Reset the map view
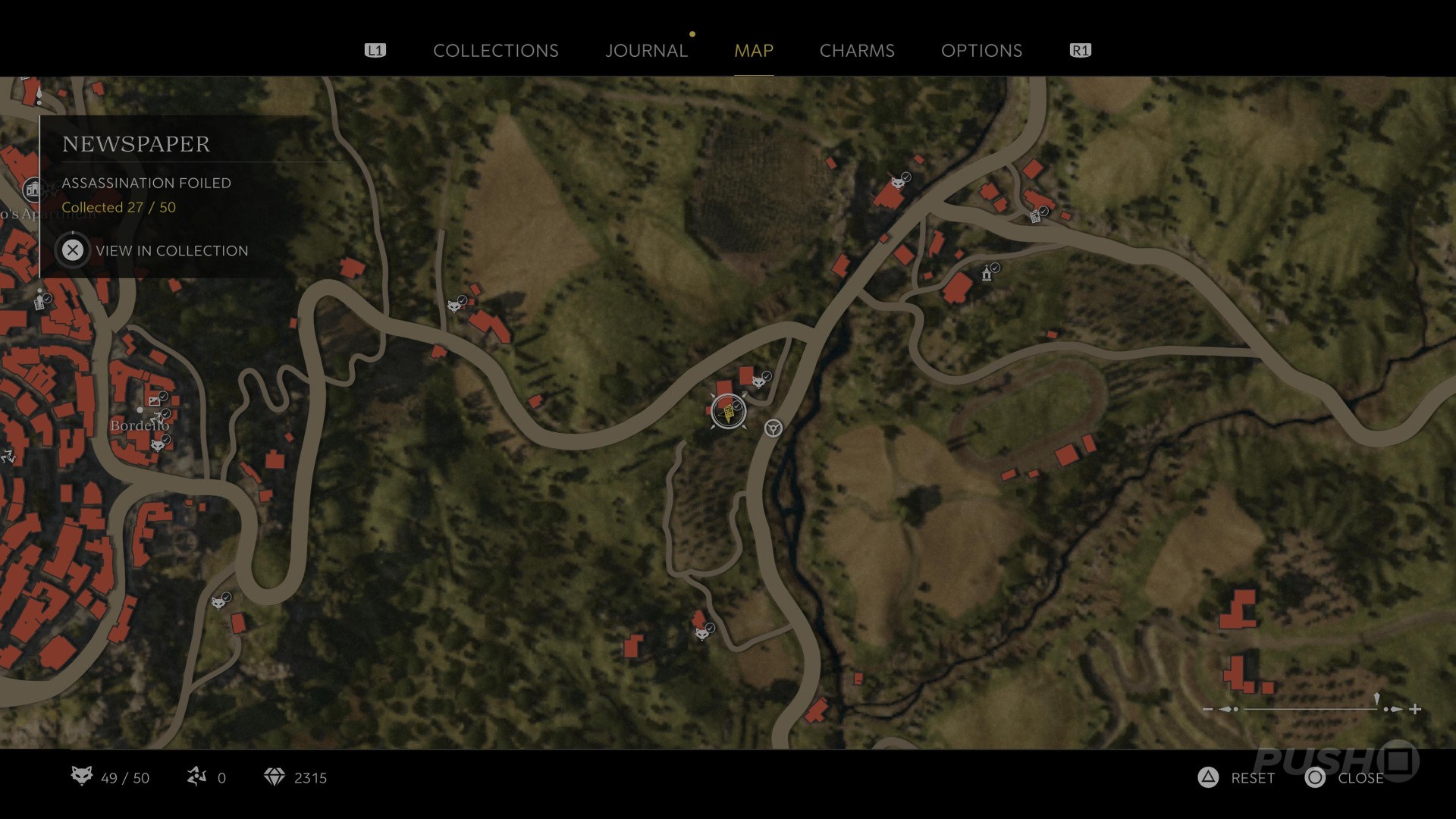1456x819 pixels. tap(1237, 778)
